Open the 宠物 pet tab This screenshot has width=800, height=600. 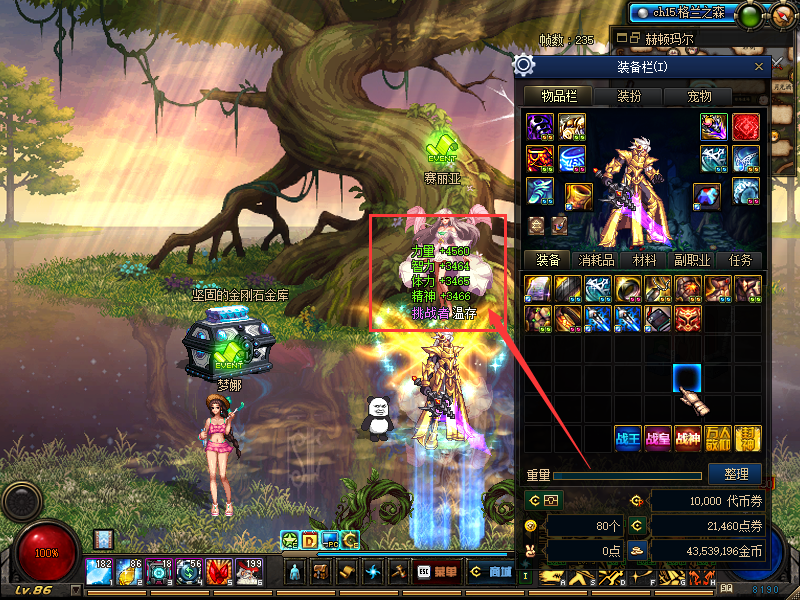(x=699, y=97)
